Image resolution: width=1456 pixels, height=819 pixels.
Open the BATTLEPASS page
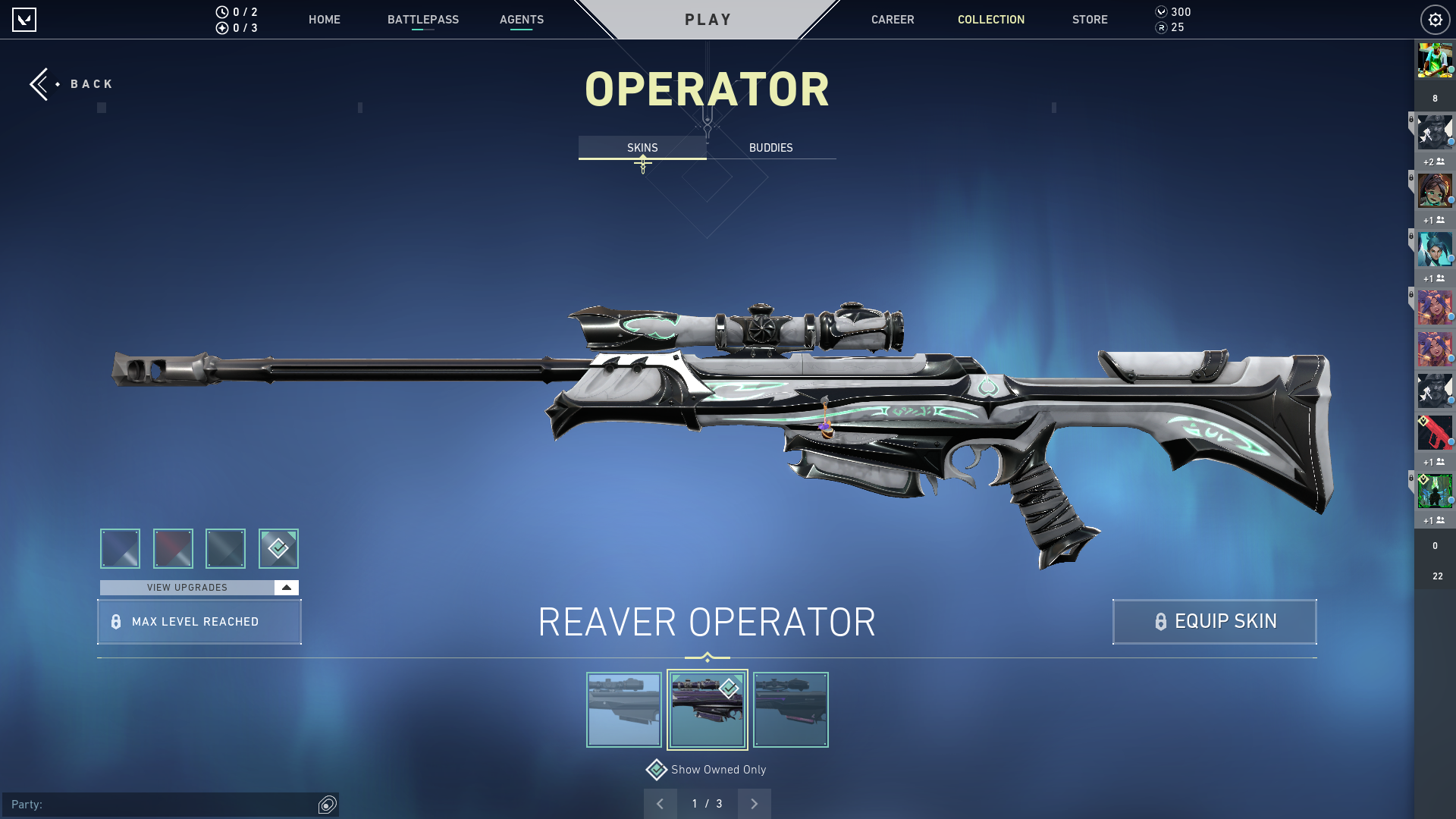coord(423,20)
